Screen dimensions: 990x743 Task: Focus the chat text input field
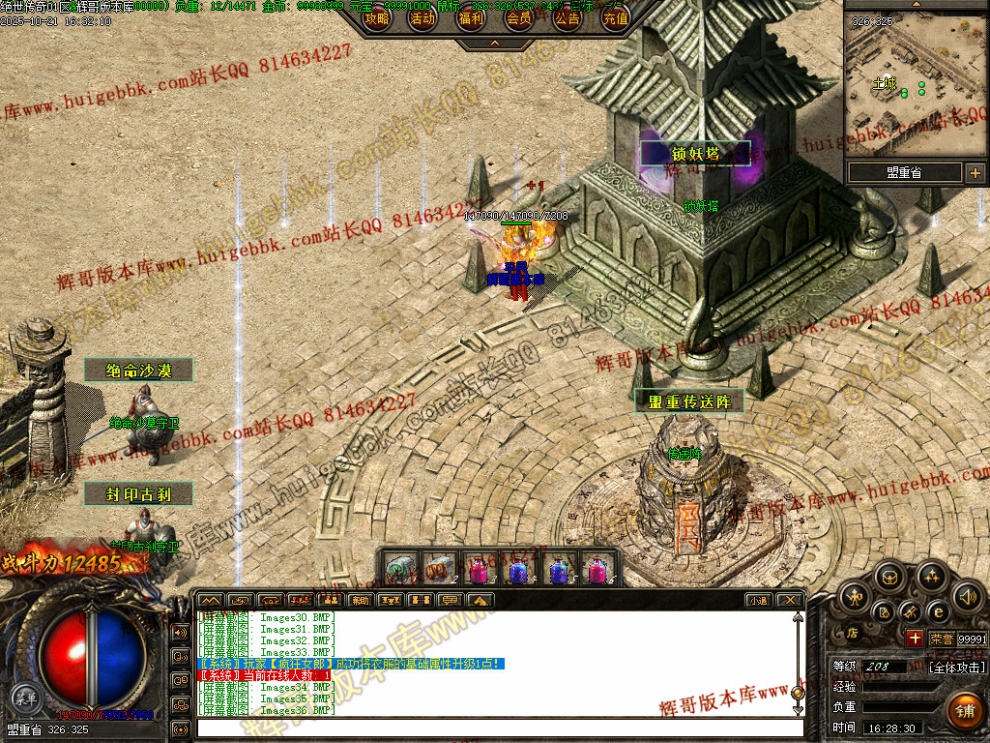(495, 727)
